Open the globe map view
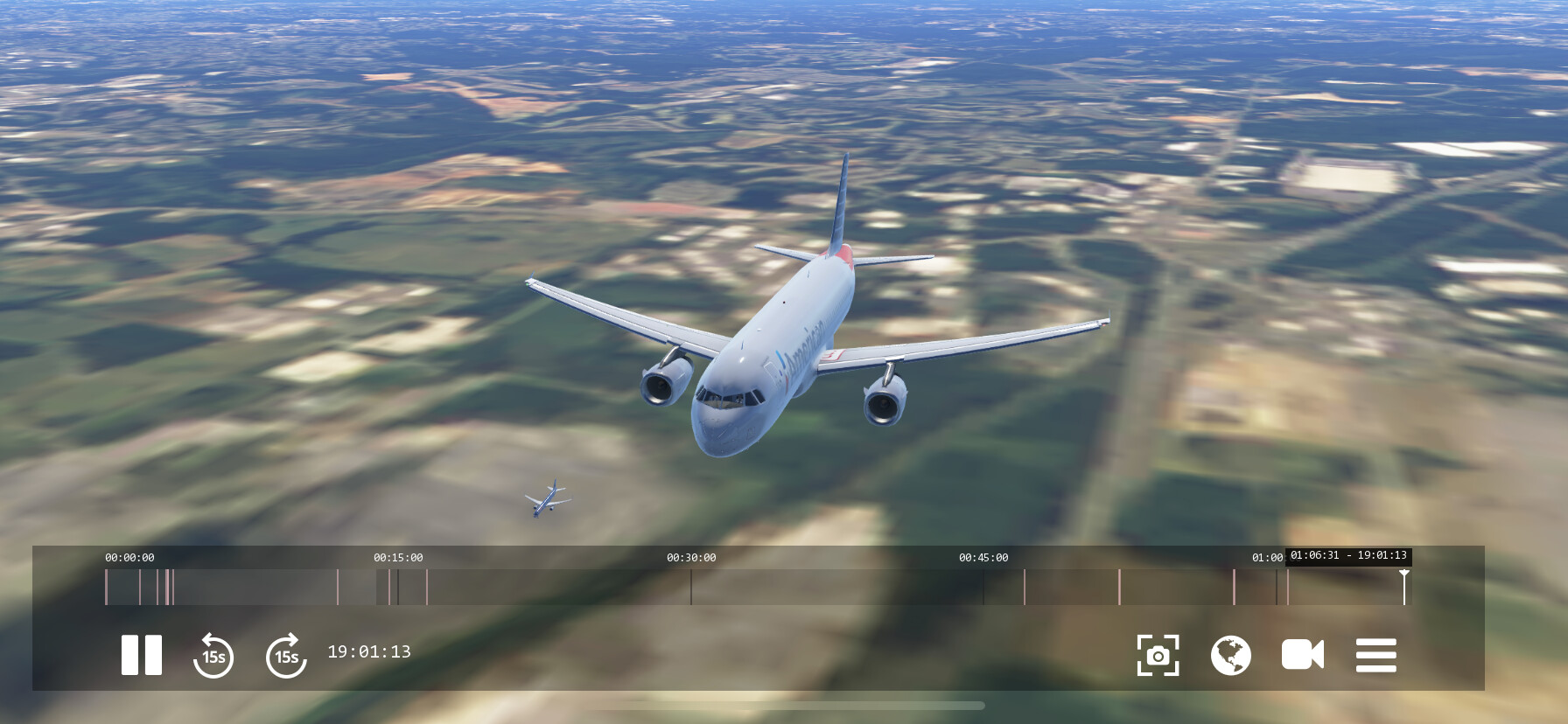 [x=1230, y=655]
